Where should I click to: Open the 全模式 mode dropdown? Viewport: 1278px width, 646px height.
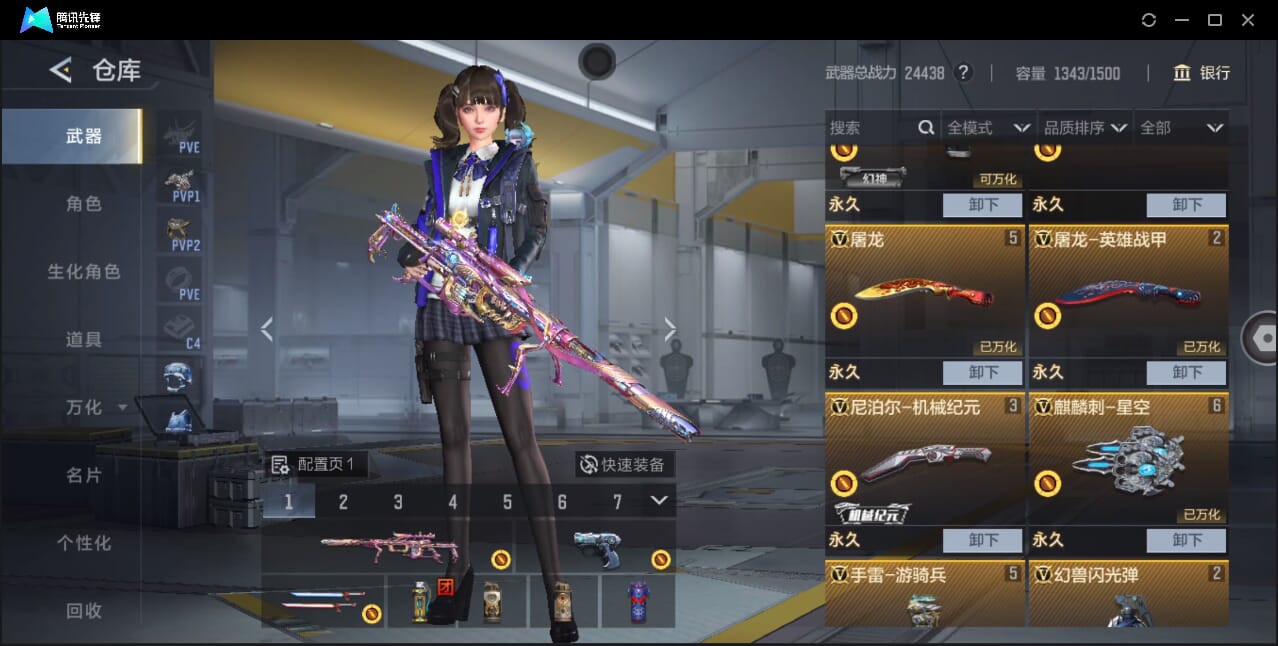pyautogui.click(x=988, y=128)
